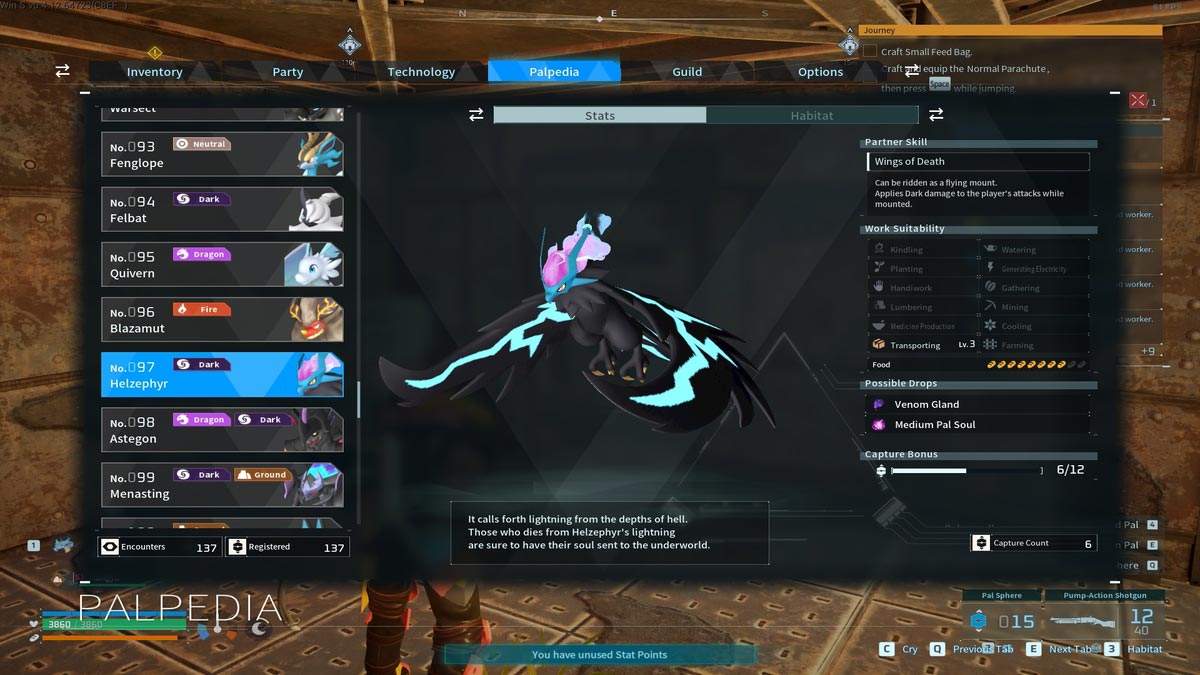Click the Wings of Death partner skill
The image size is (1200, 675).
coord(977,162)
